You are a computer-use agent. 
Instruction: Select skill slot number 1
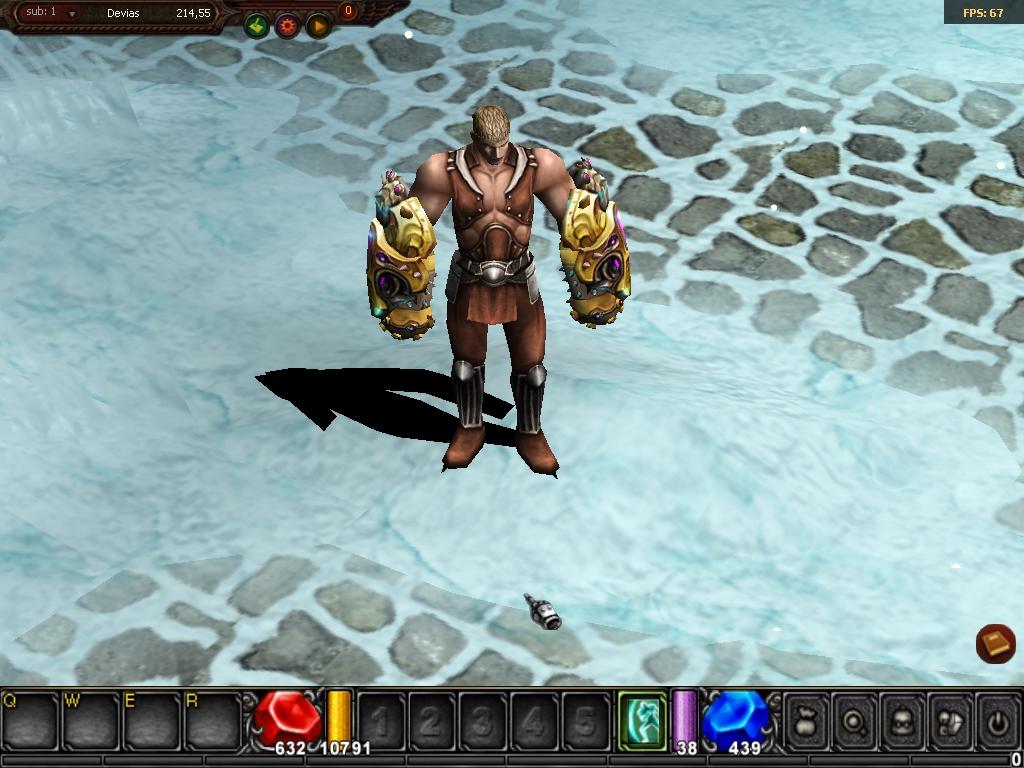[x=381, y=720]
